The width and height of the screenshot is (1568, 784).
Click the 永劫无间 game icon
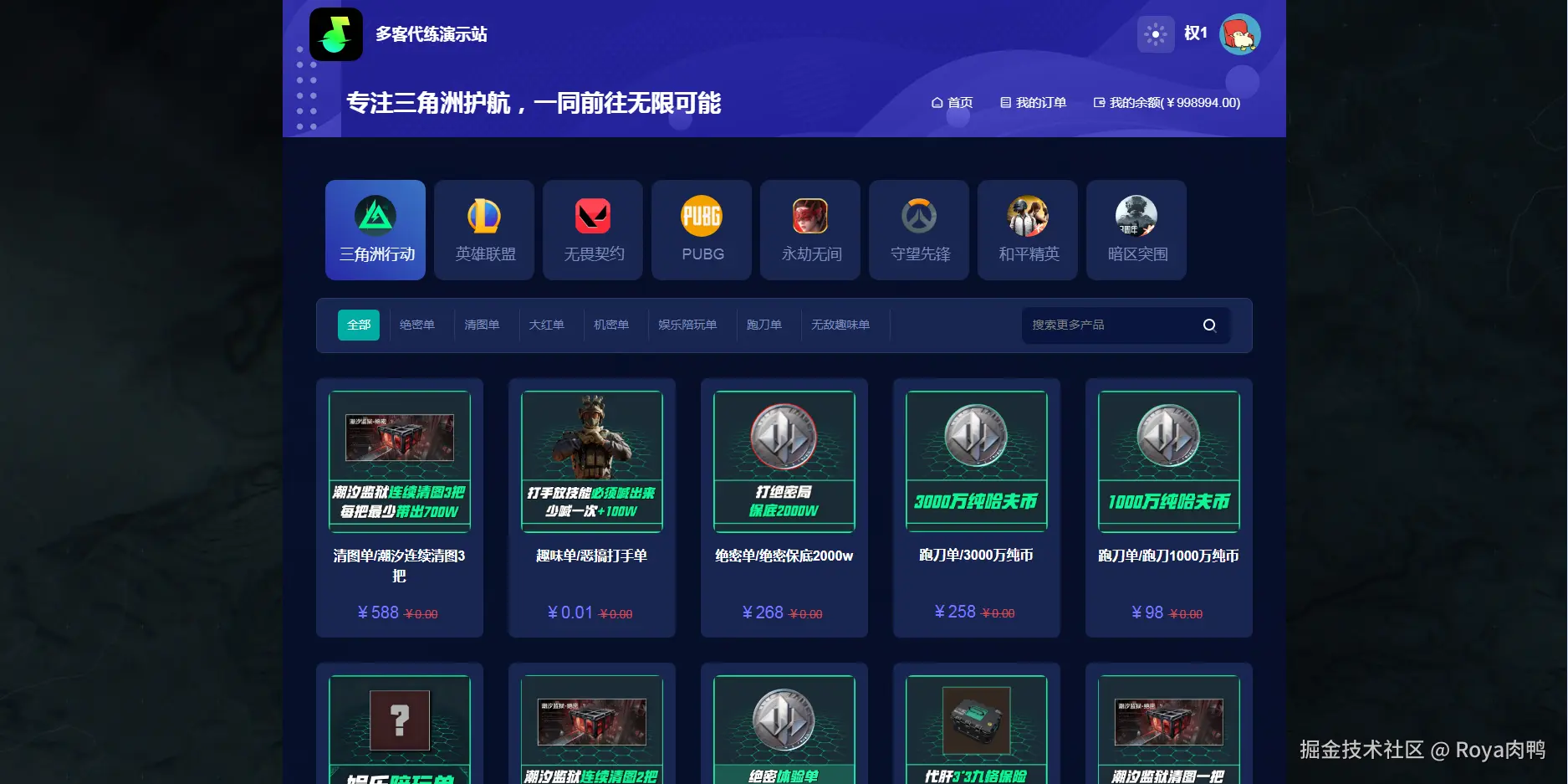[810, 230]
